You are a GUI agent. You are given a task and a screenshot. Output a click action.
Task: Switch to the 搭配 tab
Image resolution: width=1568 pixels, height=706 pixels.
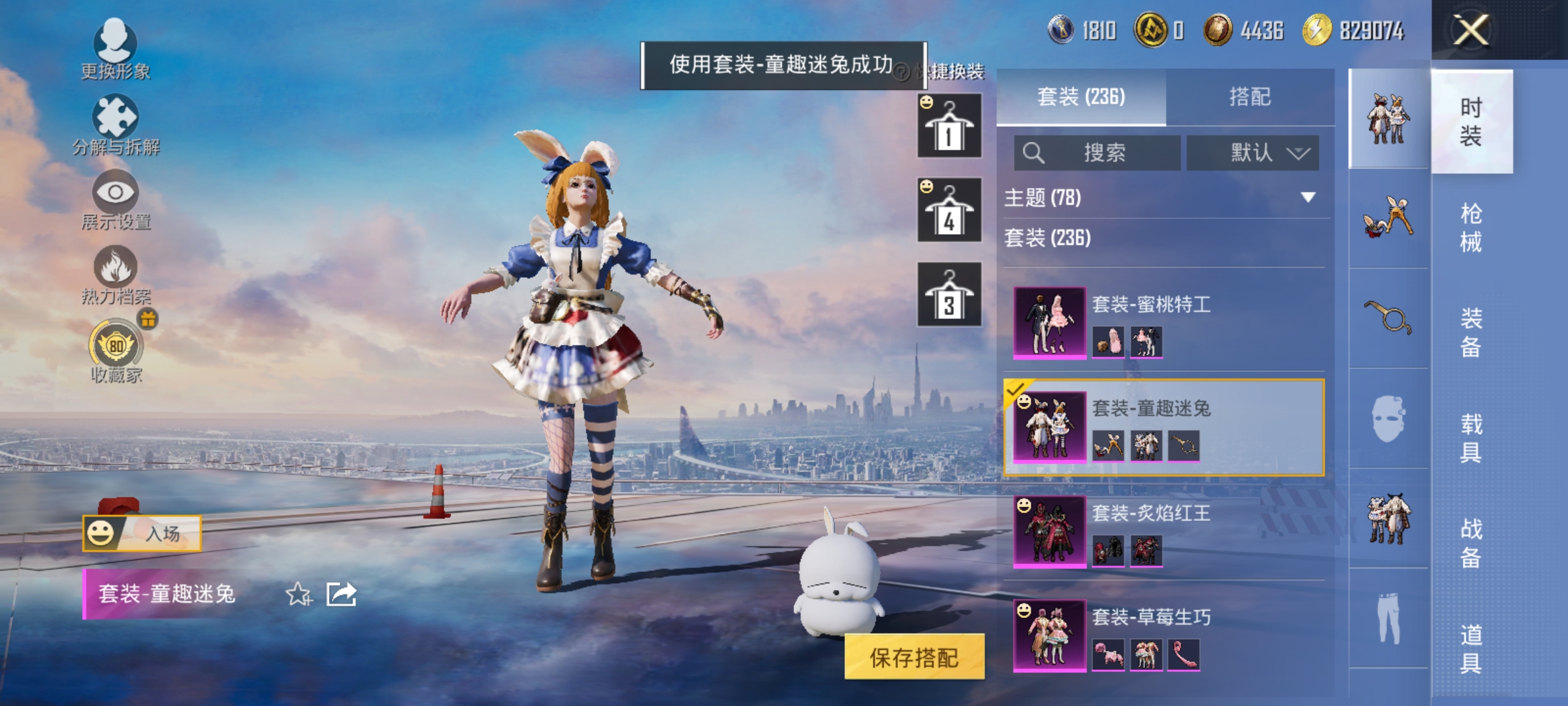(1252, 97)
